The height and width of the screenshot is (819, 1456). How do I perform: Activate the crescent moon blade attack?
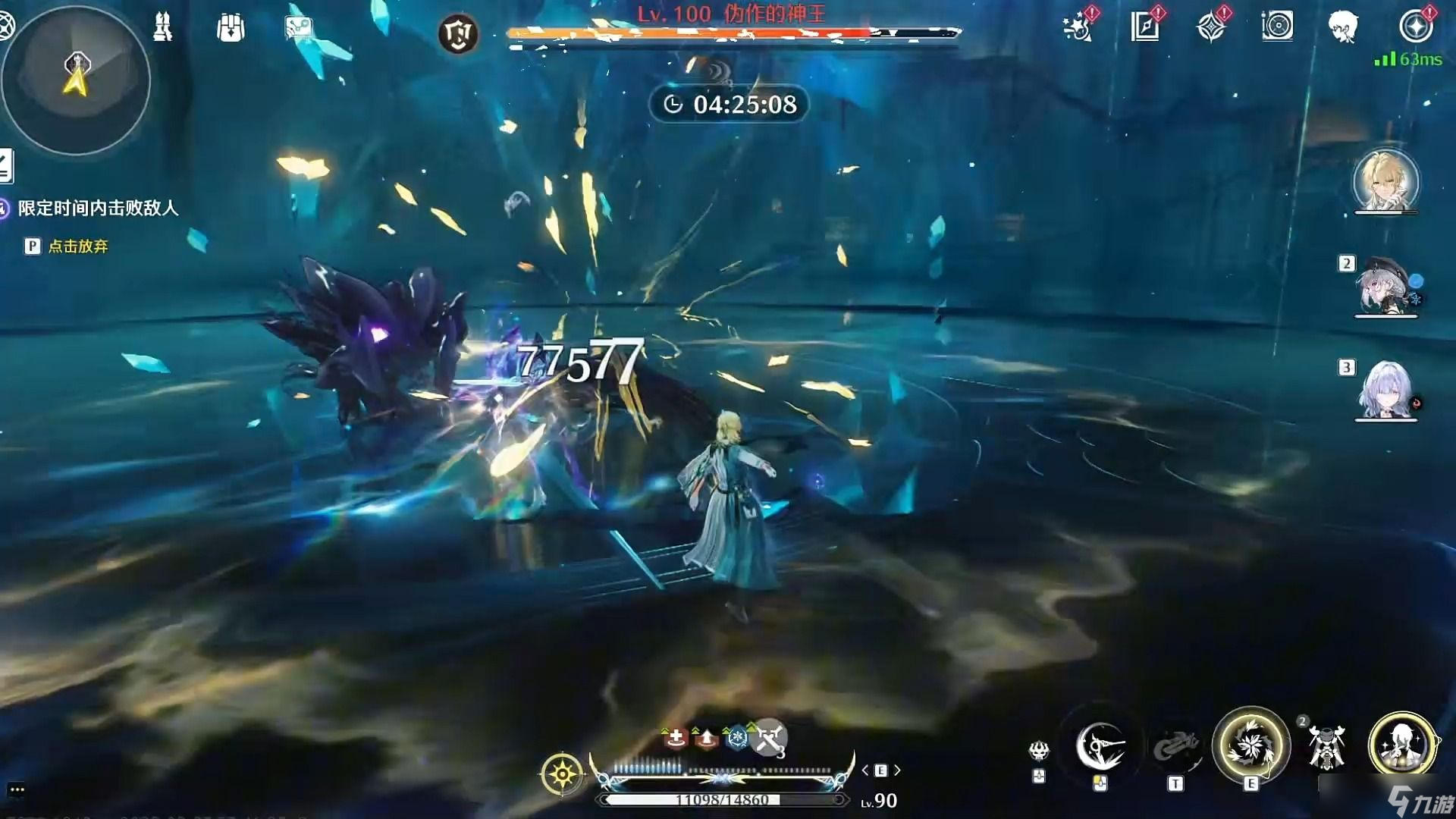pos(1100,746)
